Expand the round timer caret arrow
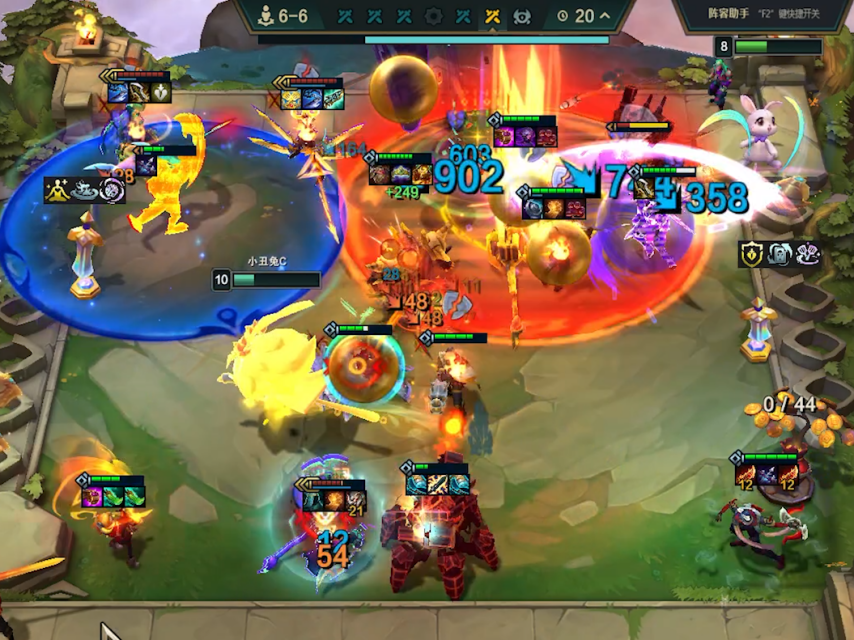Viewport: 854px width, 640px height. [605, 16]
